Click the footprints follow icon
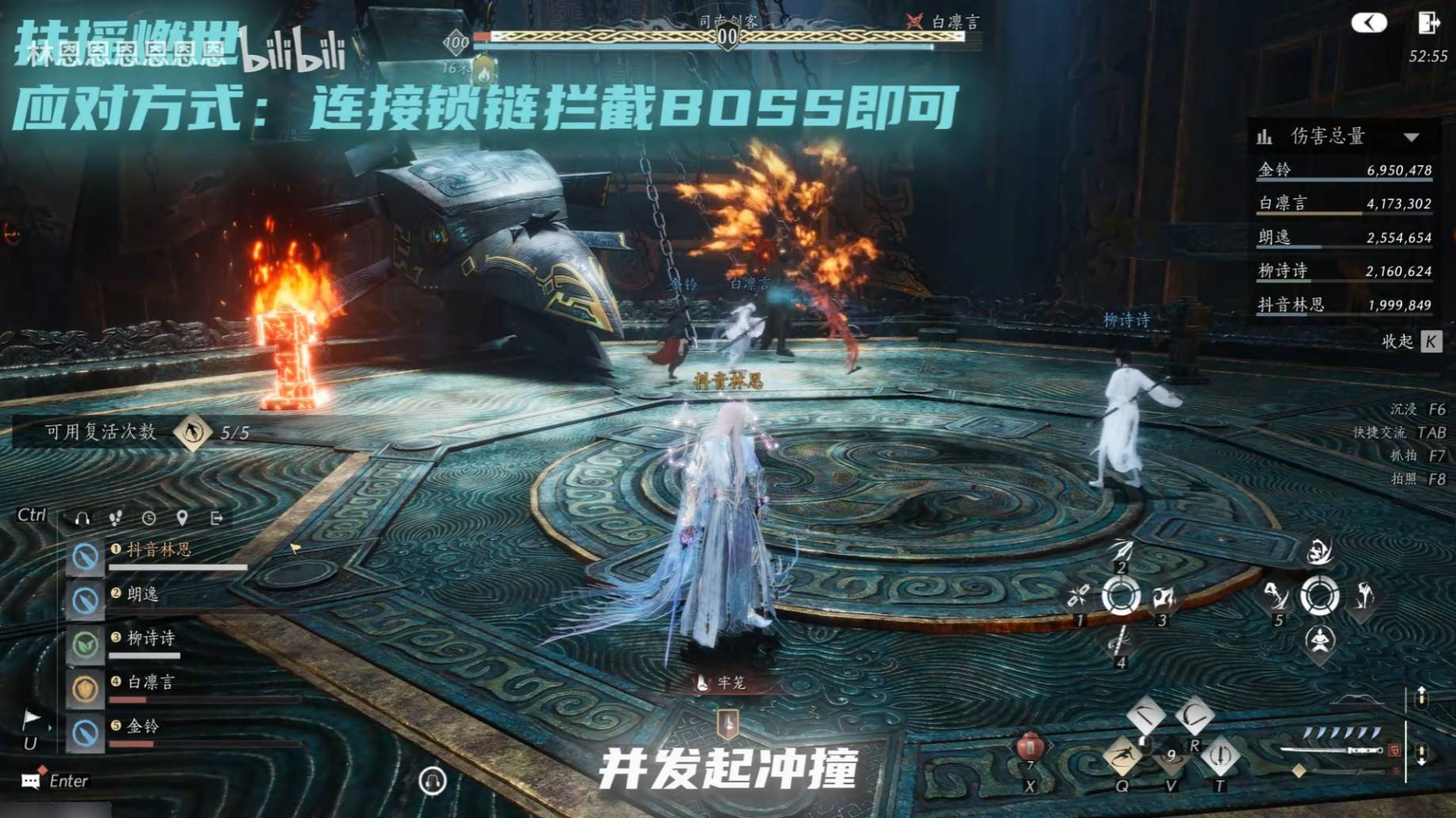Viewport: 1456px width, 818px height. (116, 518)
